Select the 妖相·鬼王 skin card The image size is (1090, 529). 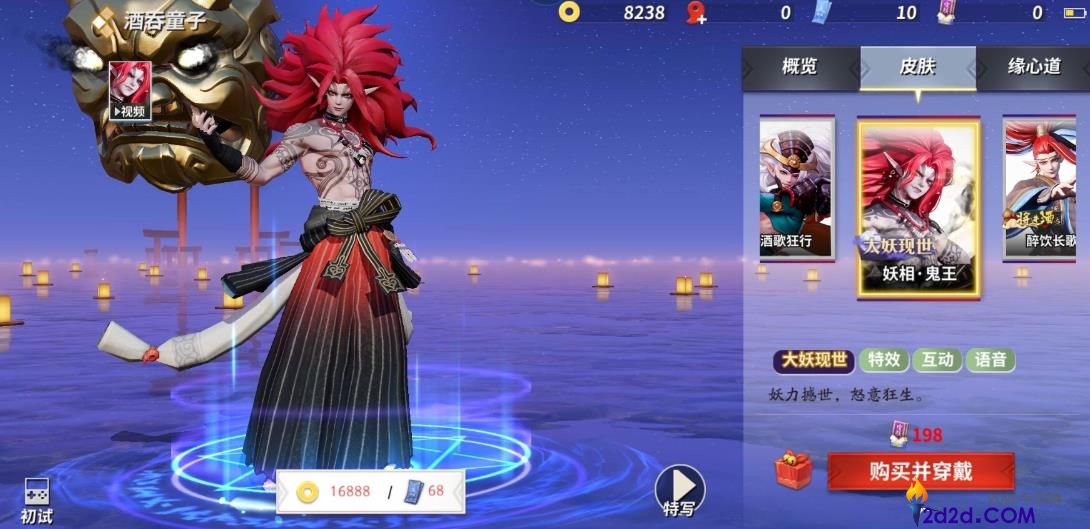(x=918, y=210)
